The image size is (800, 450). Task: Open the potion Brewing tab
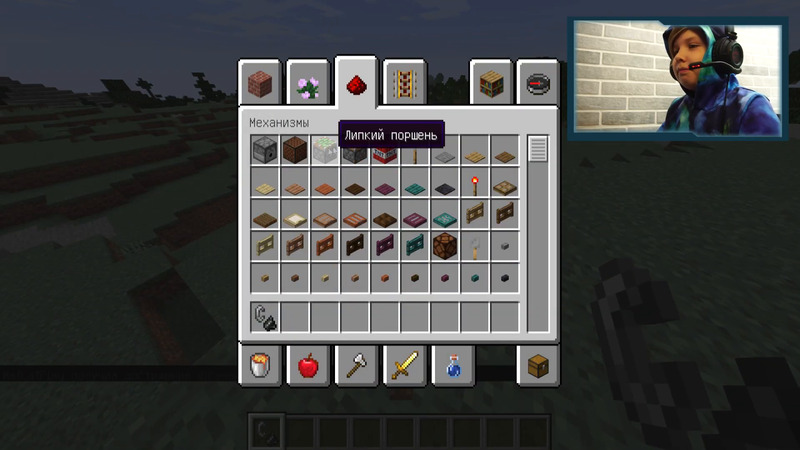[x=453, y=365]
